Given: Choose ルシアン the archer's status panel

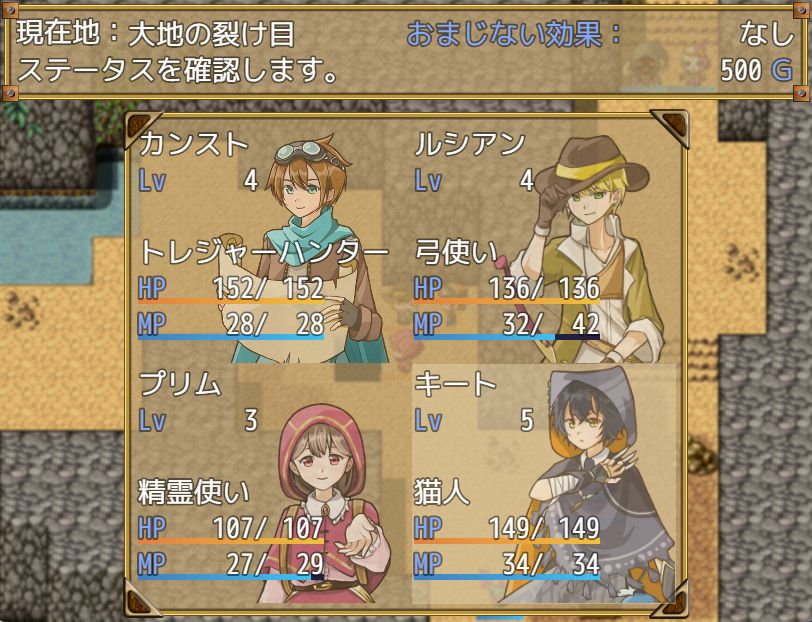Looking at the screenshot, I should [545, 242].
